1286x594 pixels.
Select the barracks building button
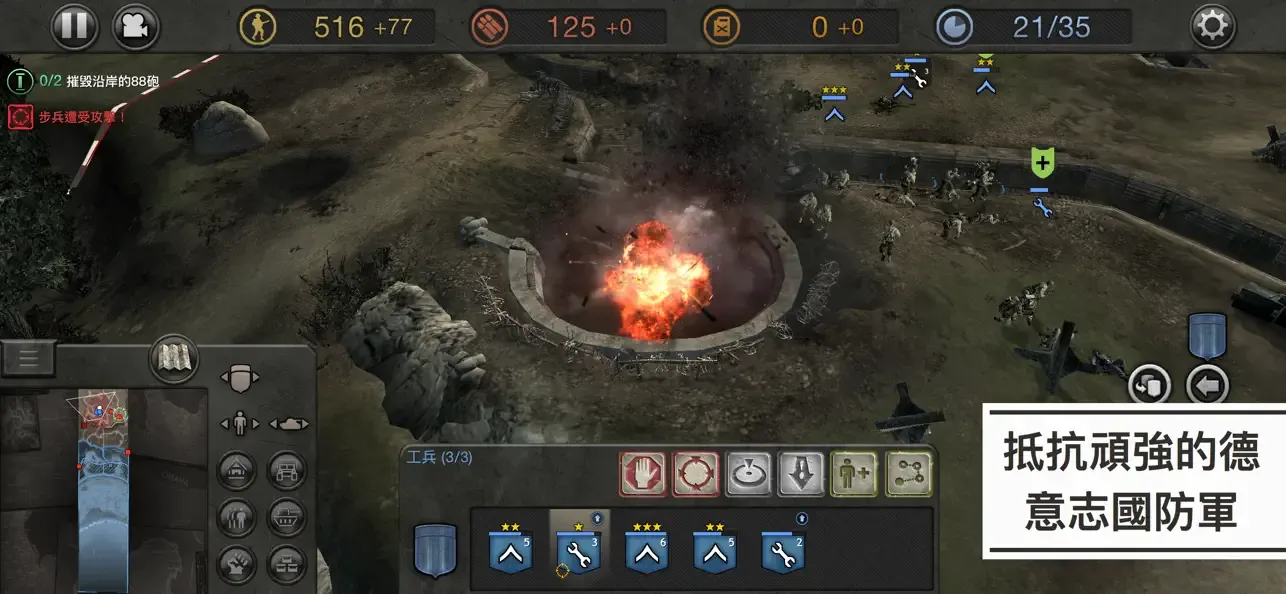point(237,470)
